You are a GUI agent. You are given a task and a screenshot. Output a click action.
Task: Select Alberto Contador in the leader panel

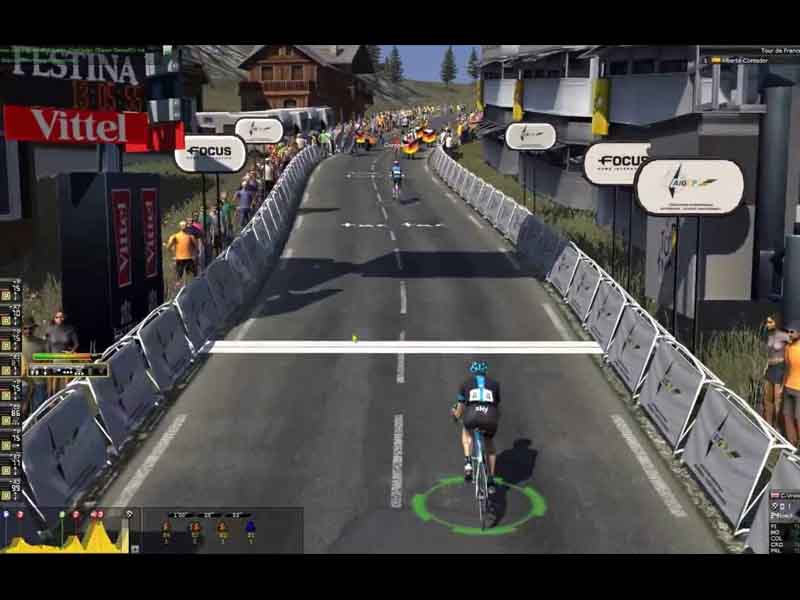click(x=753, y=60)
